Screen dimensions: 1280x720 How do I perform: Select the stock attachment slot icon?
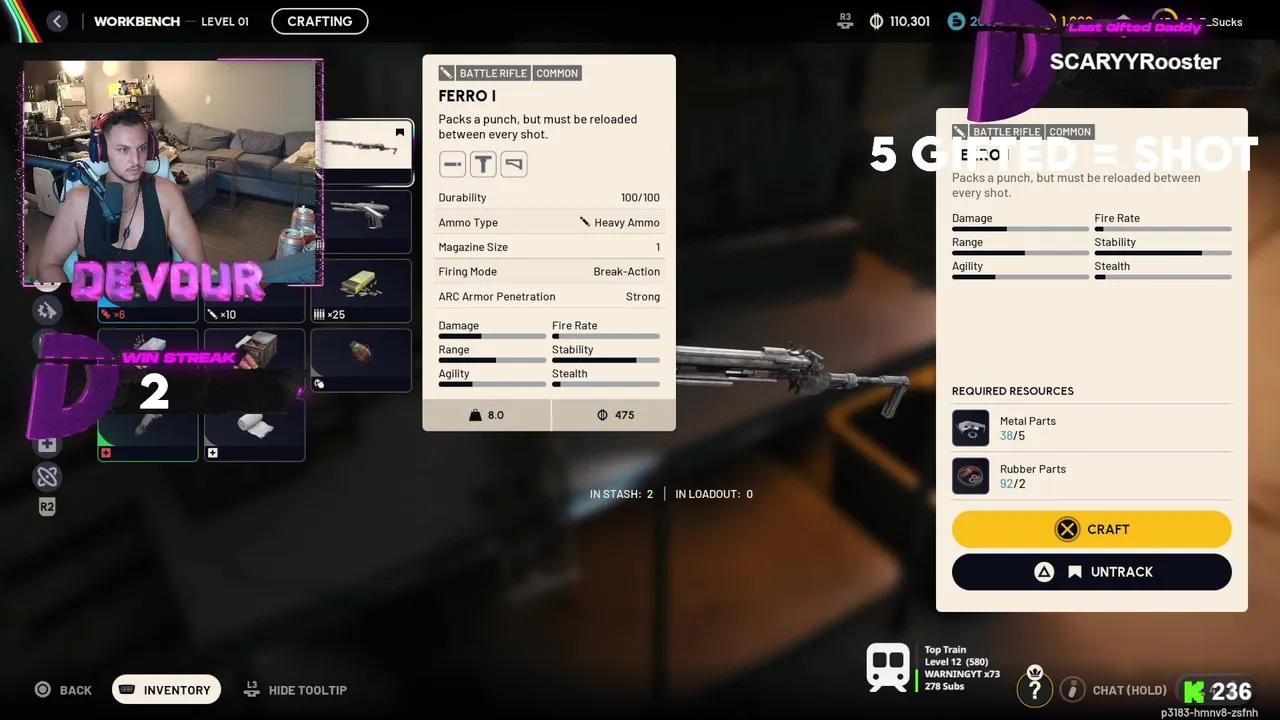514,163
